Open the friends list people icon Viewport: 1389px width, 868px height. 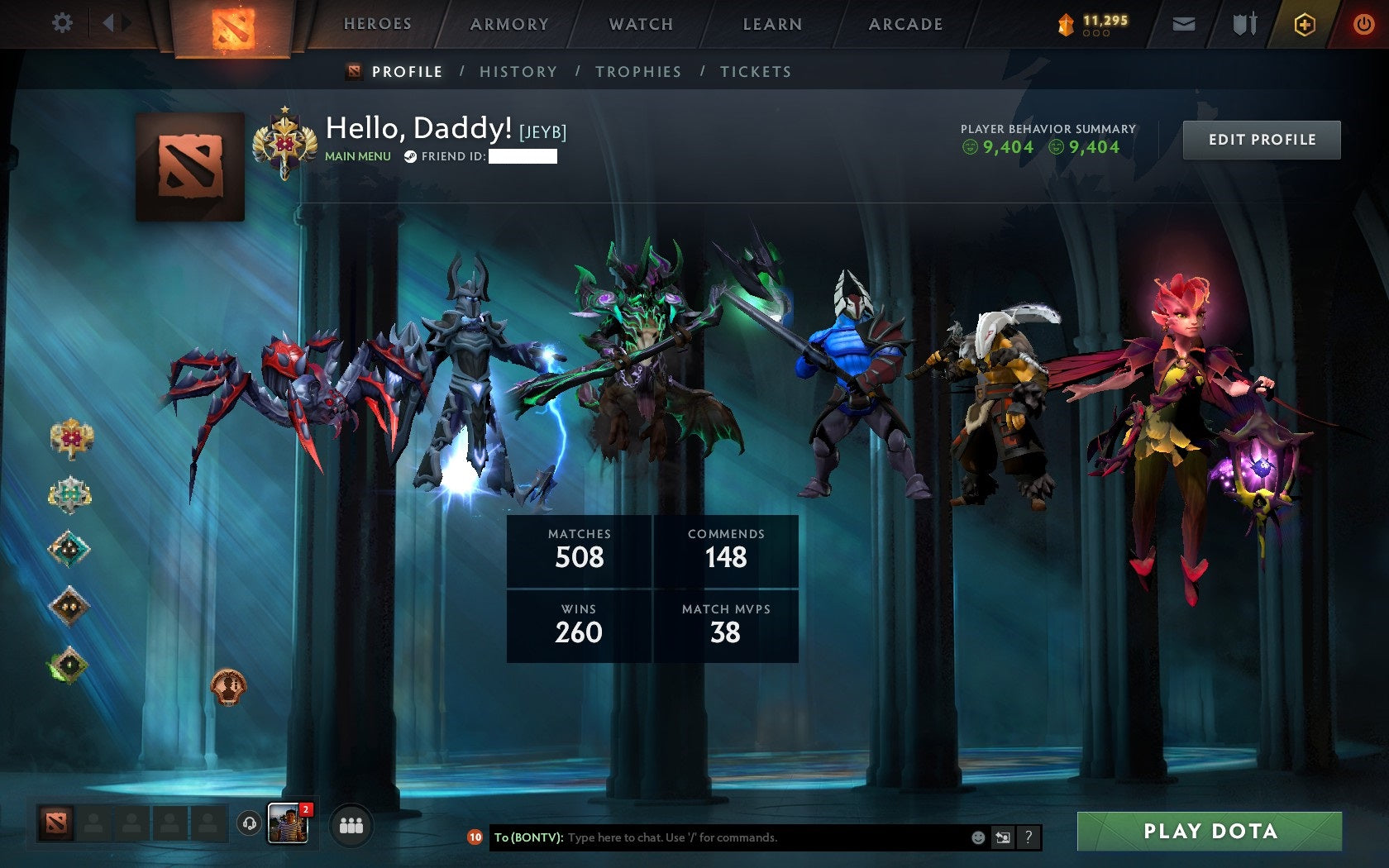351,822
